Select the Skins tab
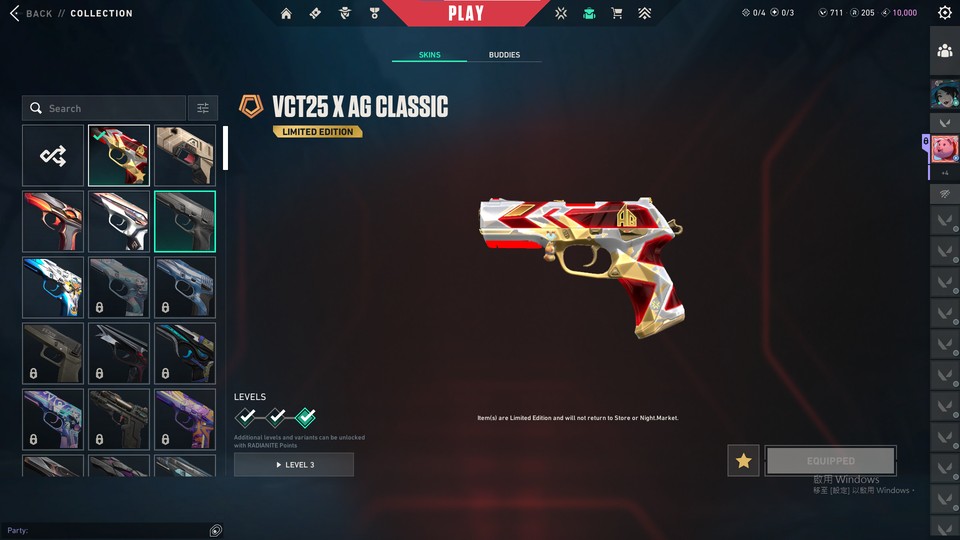 (x=430, y=55)
